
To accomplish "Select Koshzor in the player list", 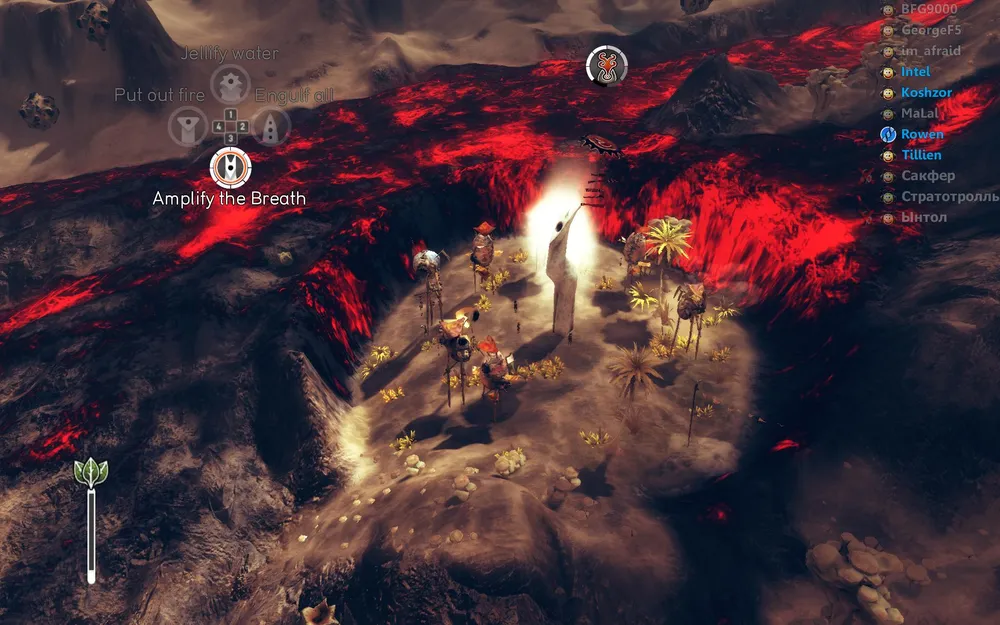I will click(925, 93).
